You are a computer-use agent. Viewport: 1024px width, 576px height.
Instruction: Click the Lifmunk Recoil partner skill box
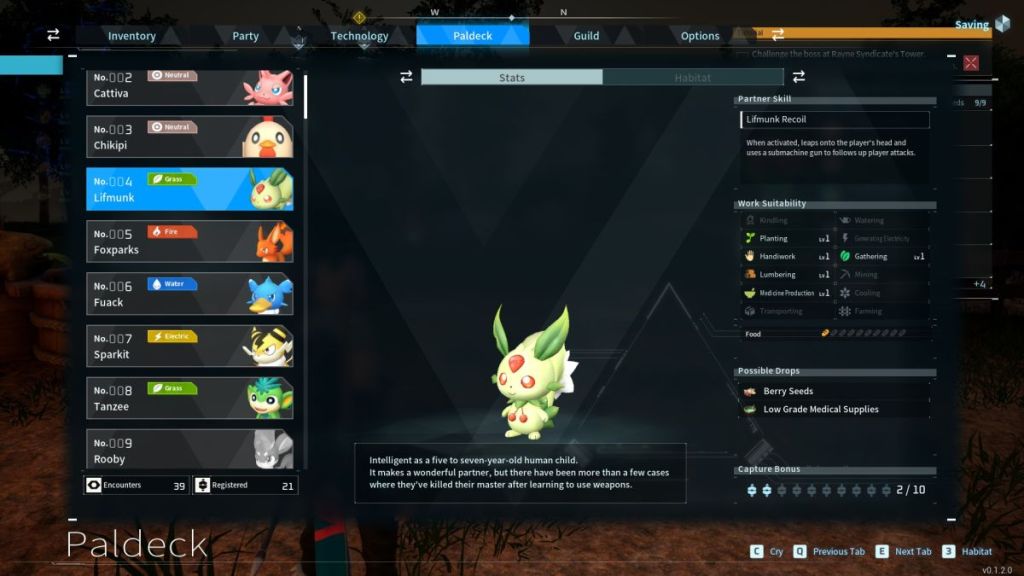click(x=835, y=120)
